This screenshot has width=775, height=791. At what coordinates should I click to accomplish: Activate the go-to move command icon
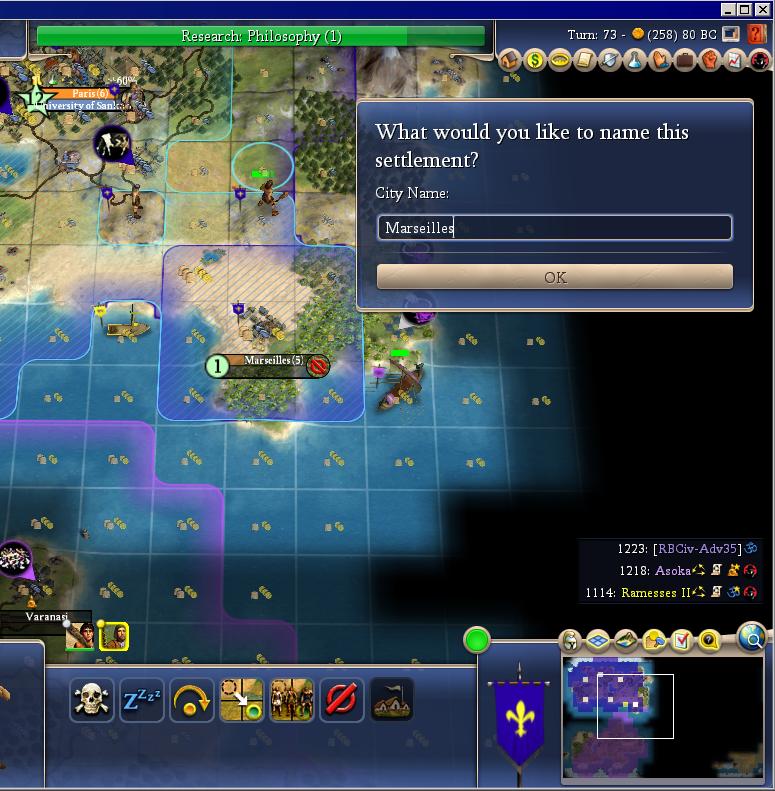point(242,700)
